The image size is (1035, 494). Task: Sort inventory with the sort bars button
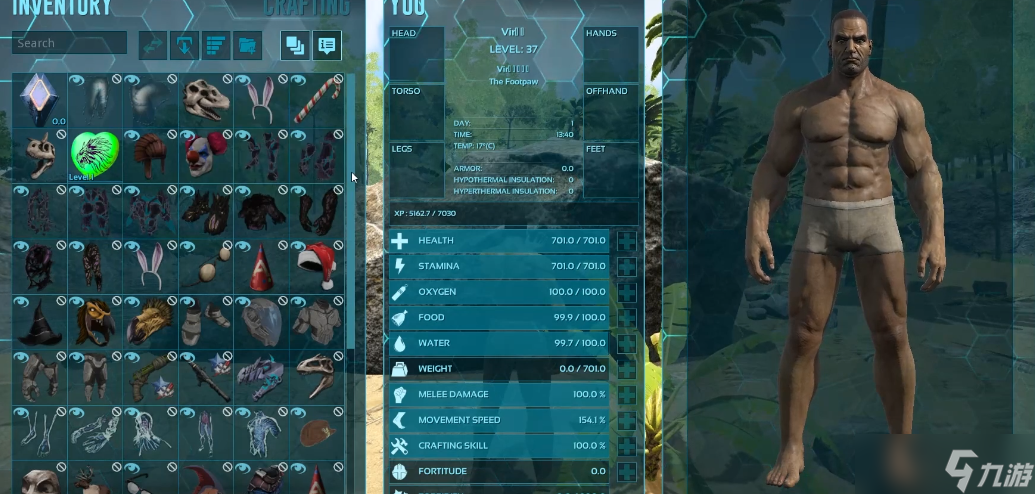pyautogui.click(x=216, y=44)
